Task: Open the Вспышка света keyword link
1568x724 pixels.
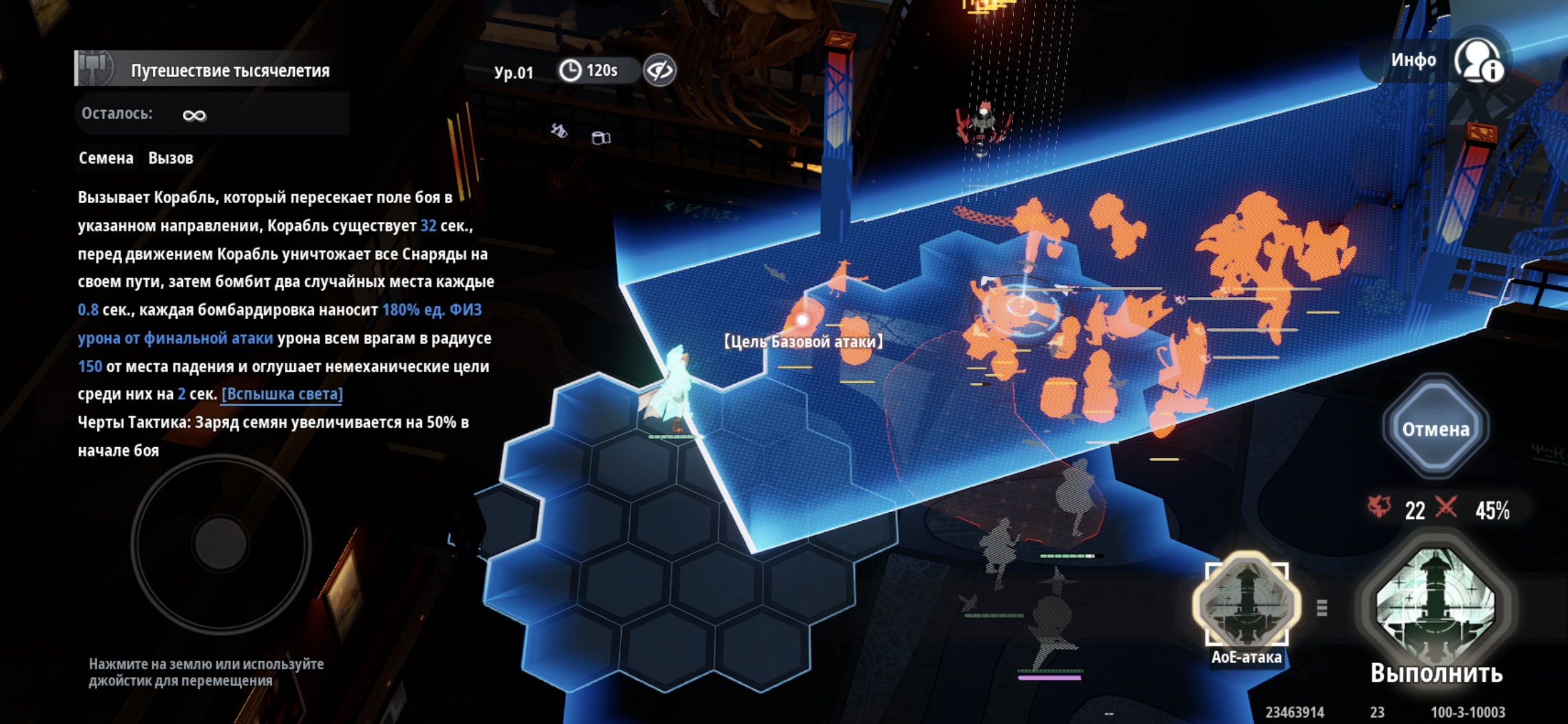Action: (282, 394)
